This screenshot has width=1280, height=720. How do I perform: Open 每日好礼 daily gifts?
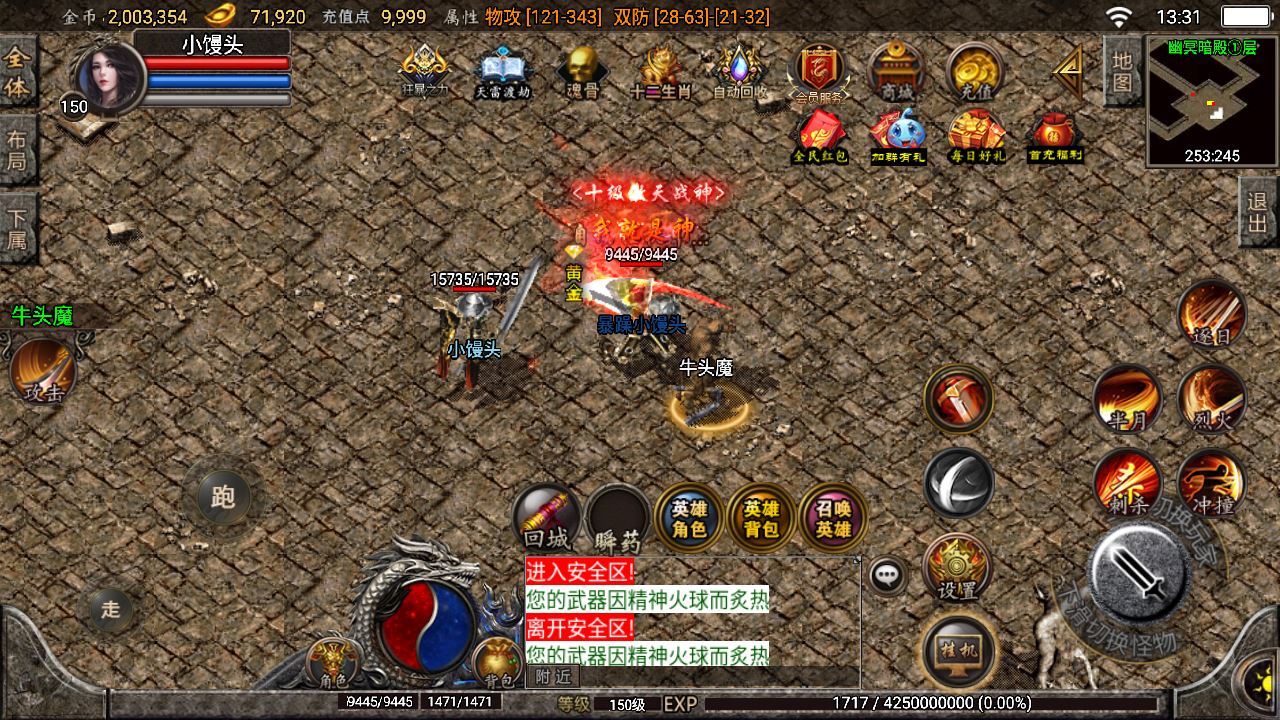point(976,135)
